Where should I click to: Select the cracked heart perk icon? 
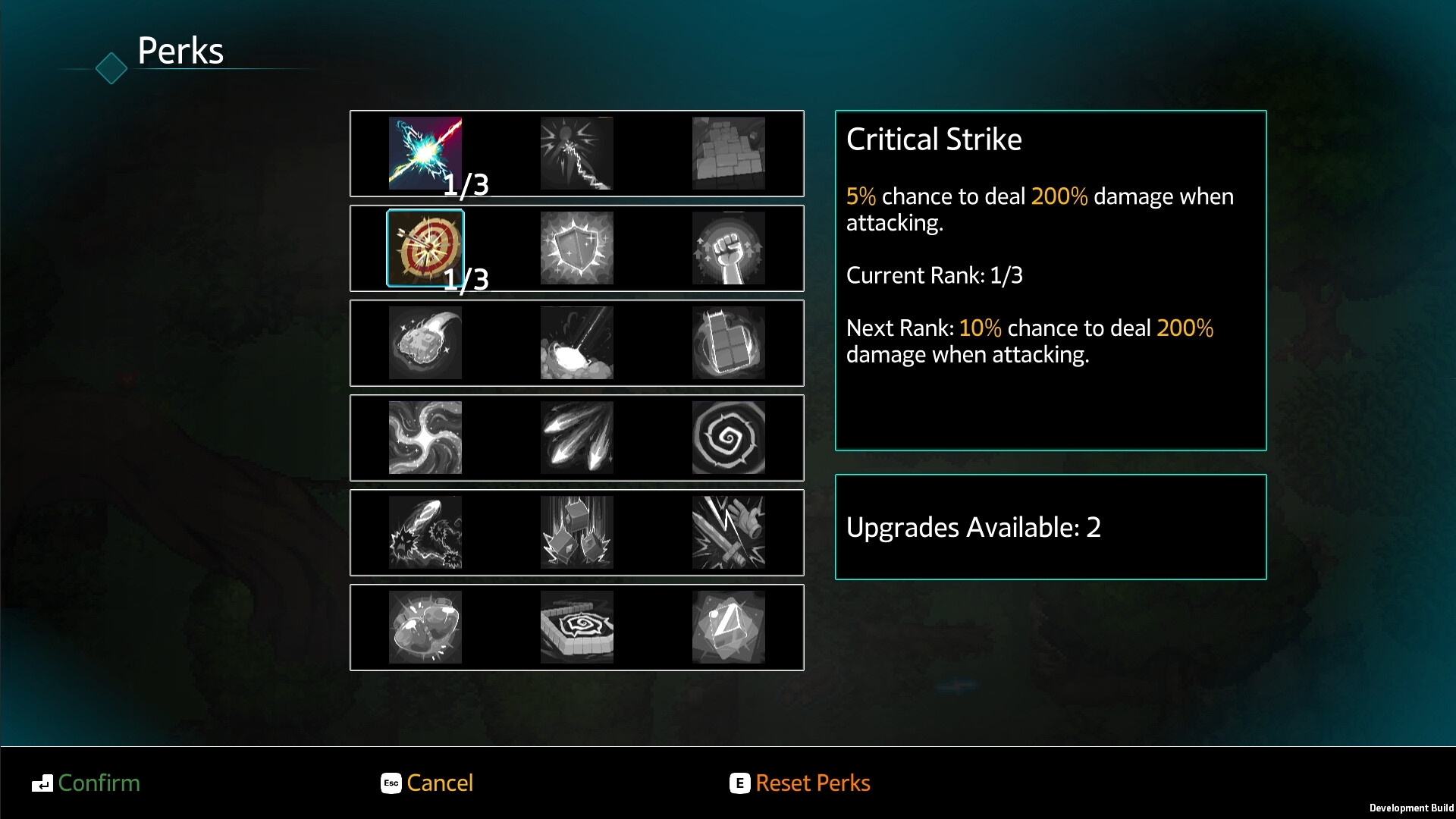point(425,627)
